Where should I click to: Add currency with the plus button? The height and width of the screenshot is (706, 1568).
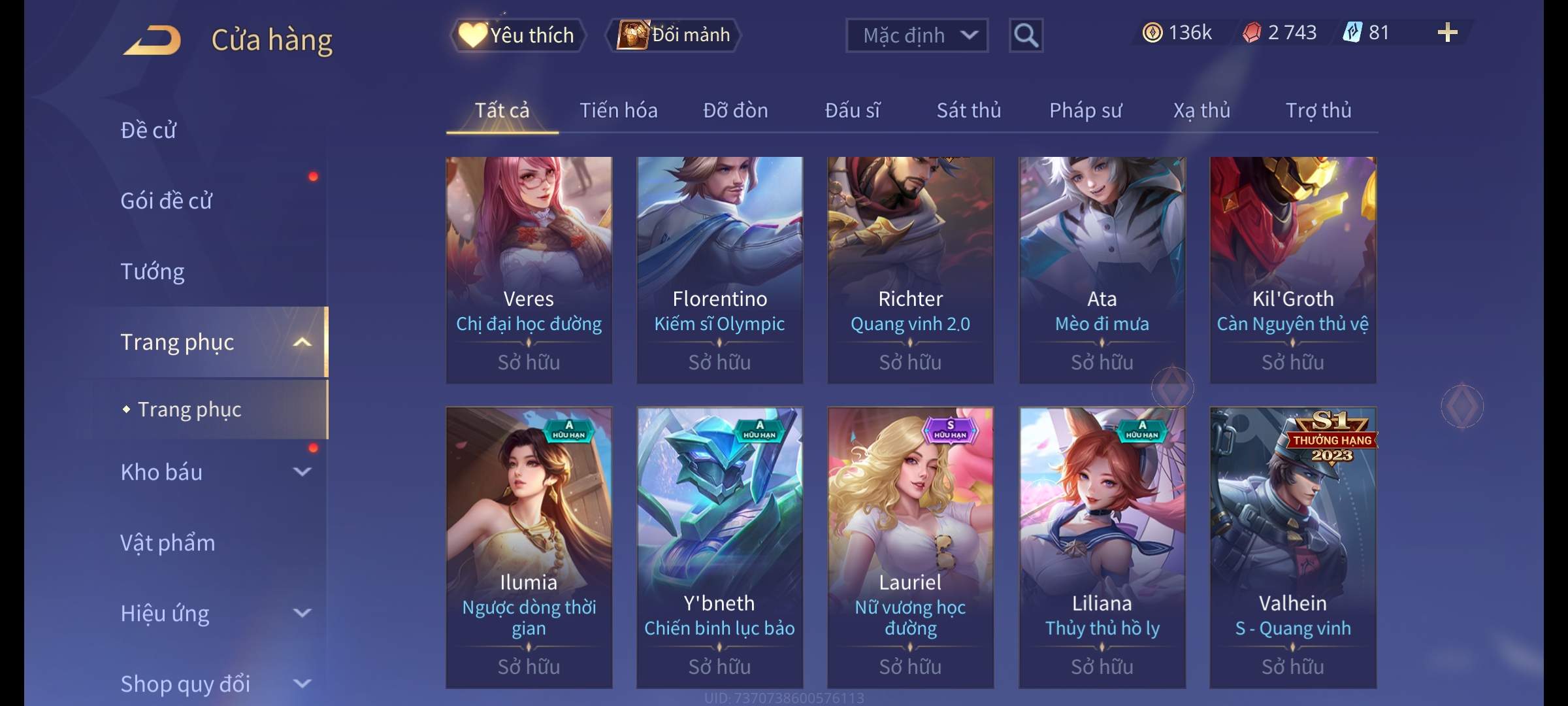[x=1447, y=33]
